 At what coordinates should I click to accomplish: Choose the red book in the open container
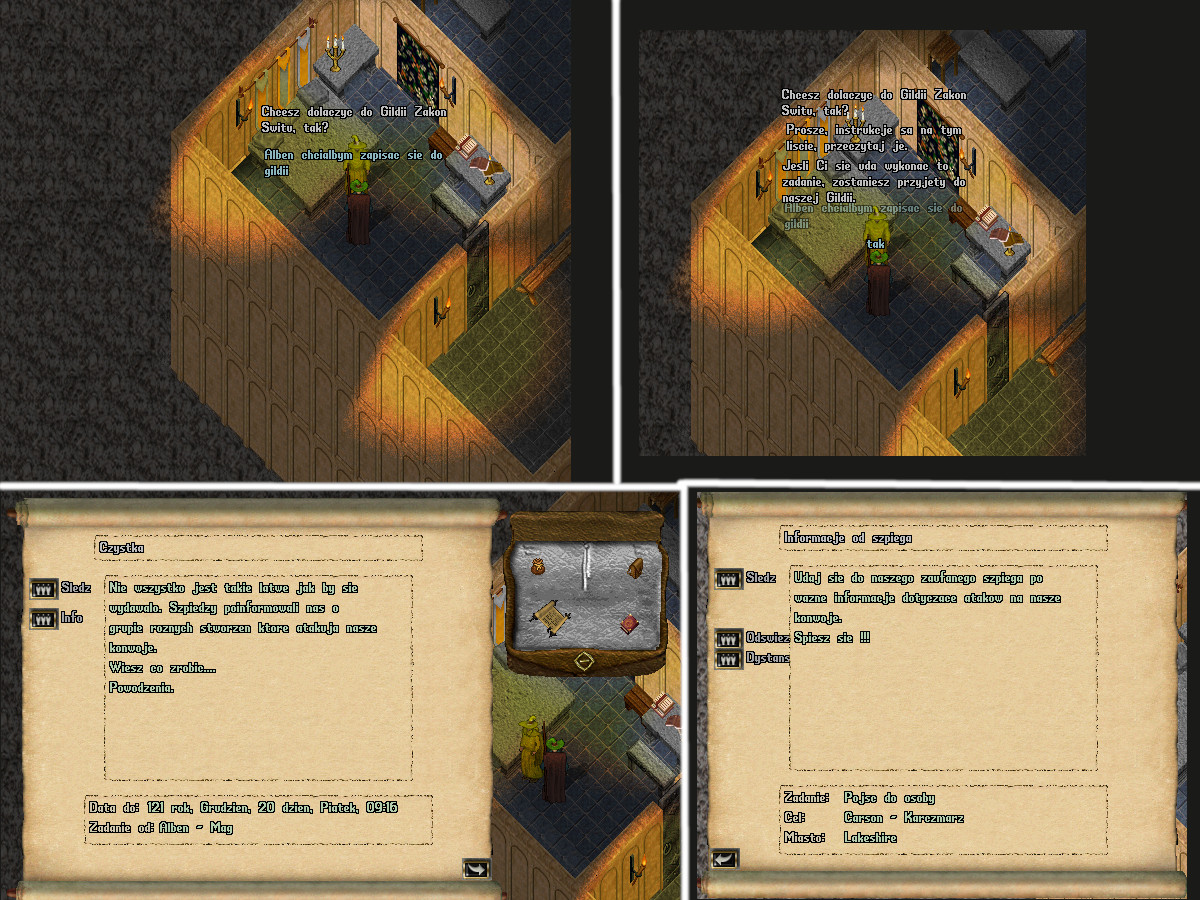pyautogui.click(x=629, y=624)
